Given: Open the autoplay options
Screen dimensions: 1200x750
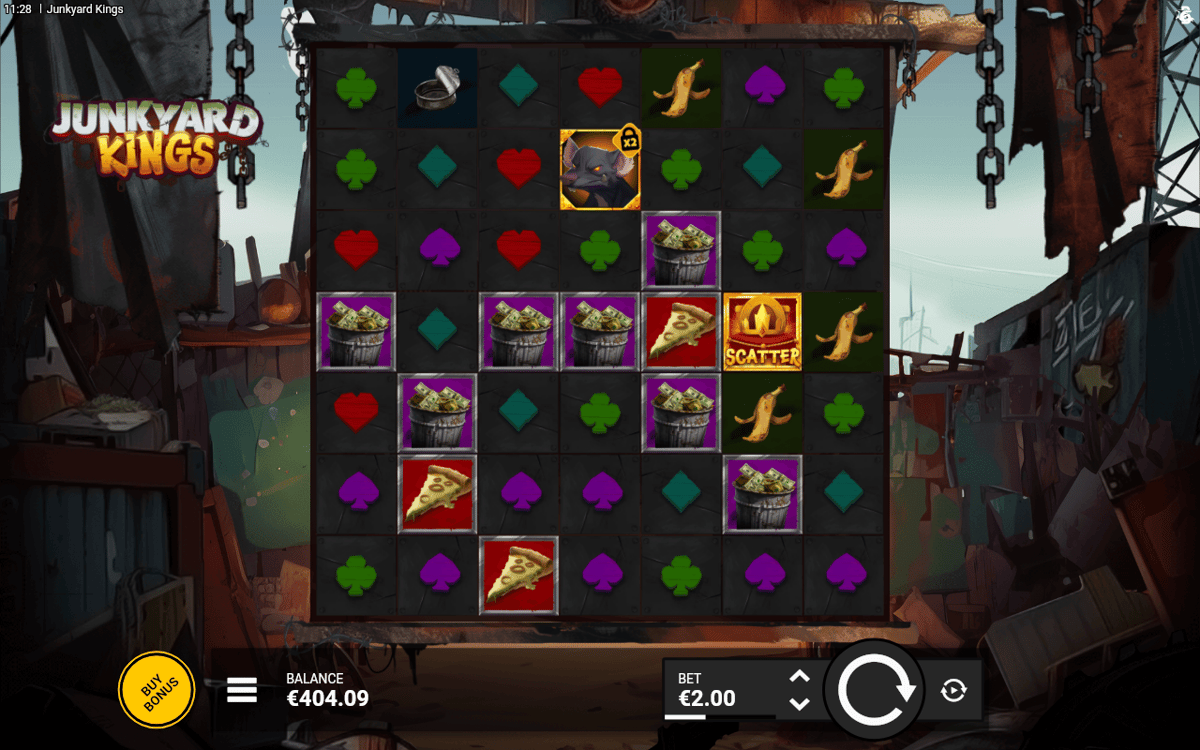Looking at the screenshot, I should pos(953,690).
